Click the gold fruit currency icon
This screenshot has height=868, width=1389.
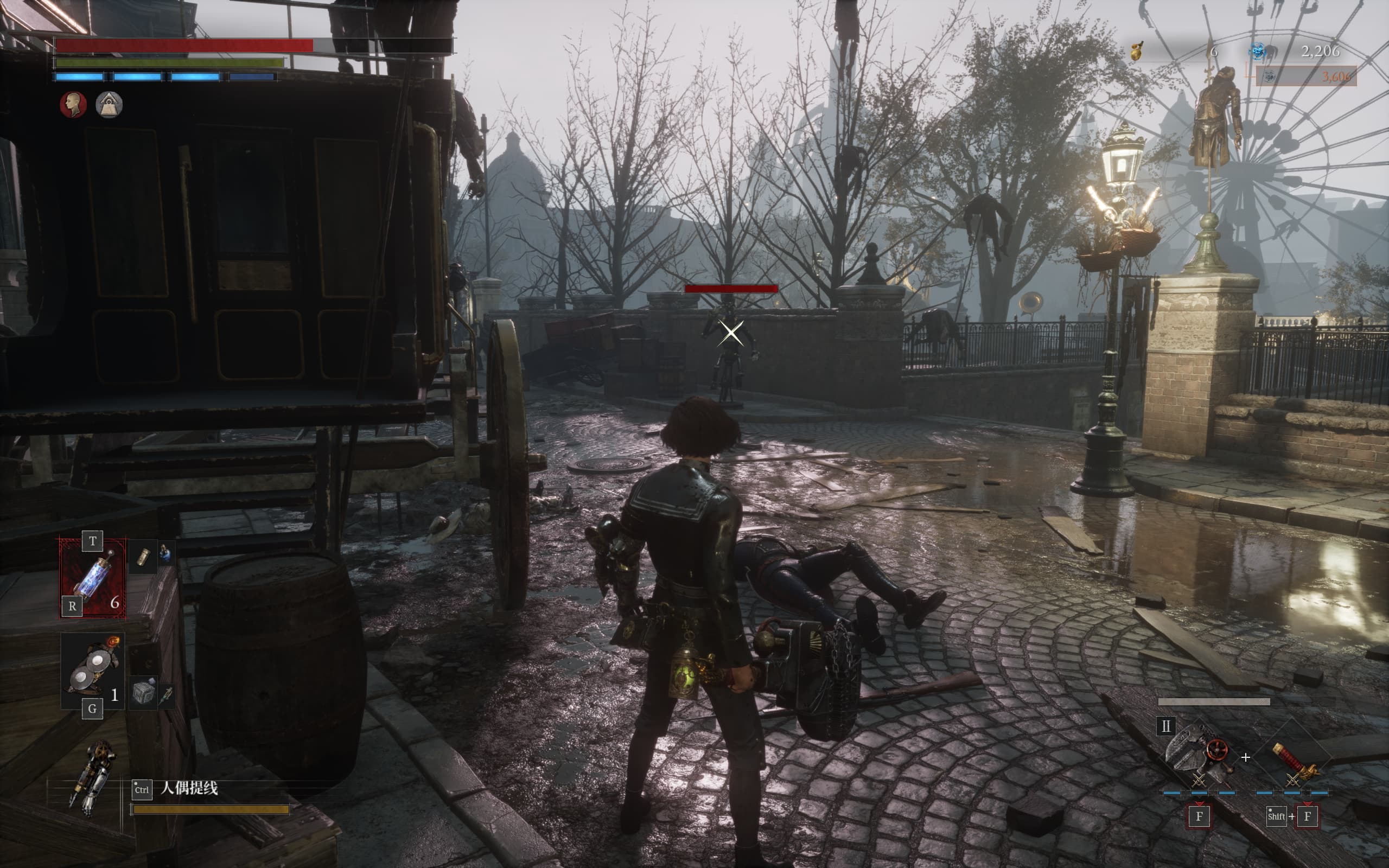[1137, 52]
